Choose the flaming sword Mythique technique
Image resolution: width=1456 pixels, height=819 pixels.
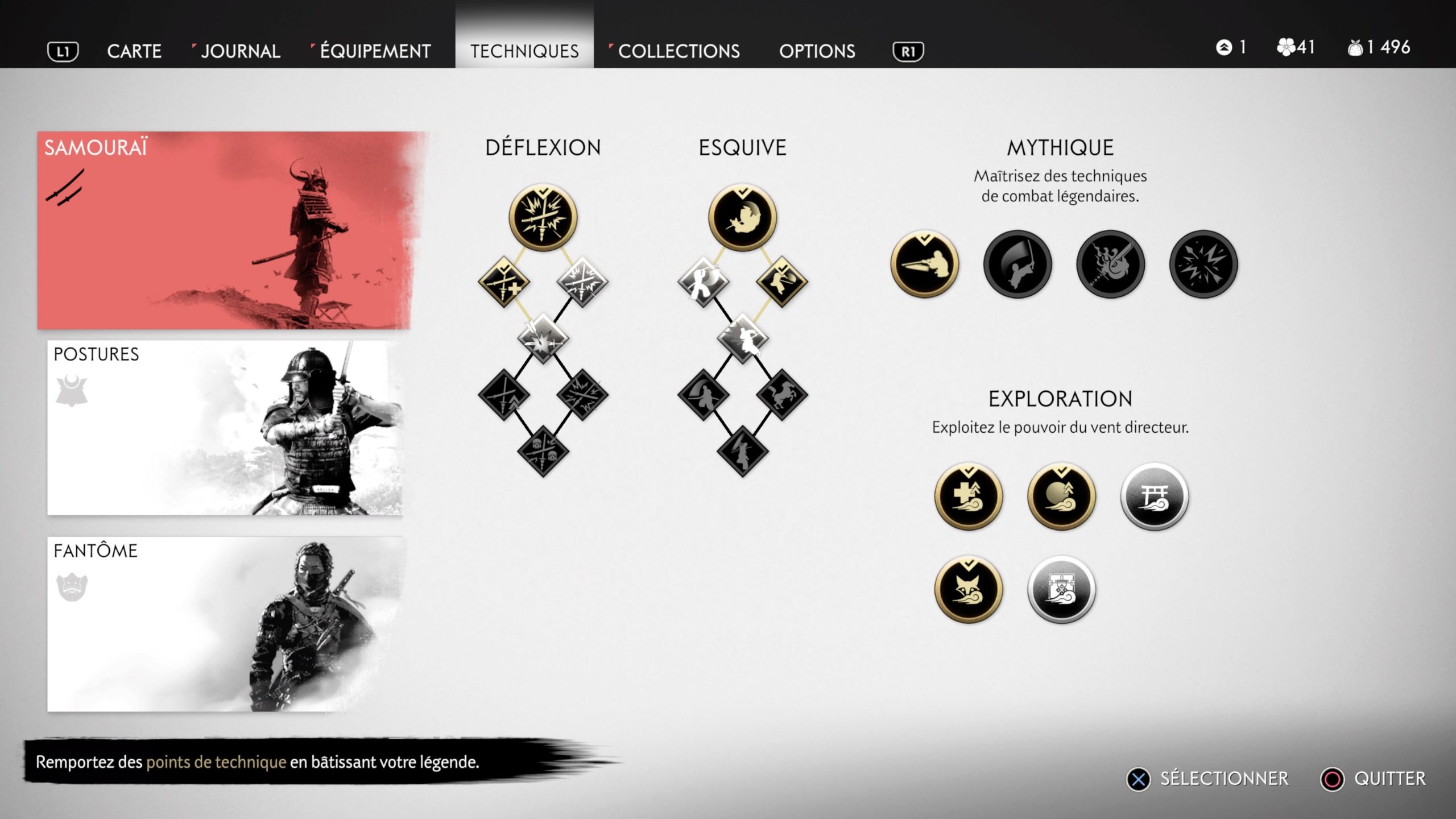(x=1110, y=264)
